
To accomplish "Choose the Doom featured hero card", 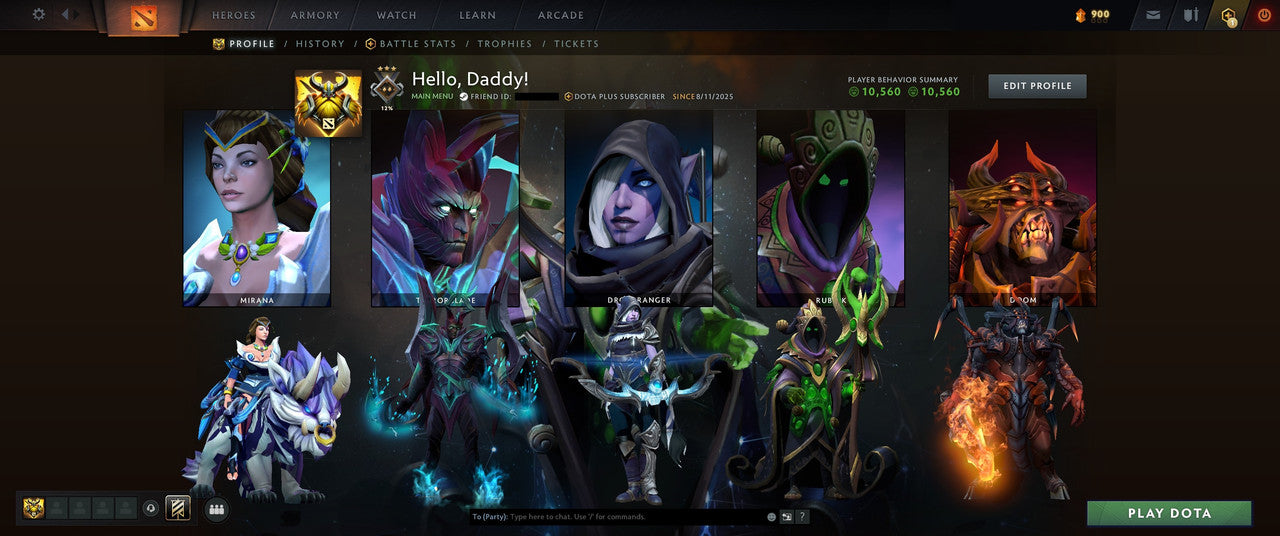I will (1022, 208).
